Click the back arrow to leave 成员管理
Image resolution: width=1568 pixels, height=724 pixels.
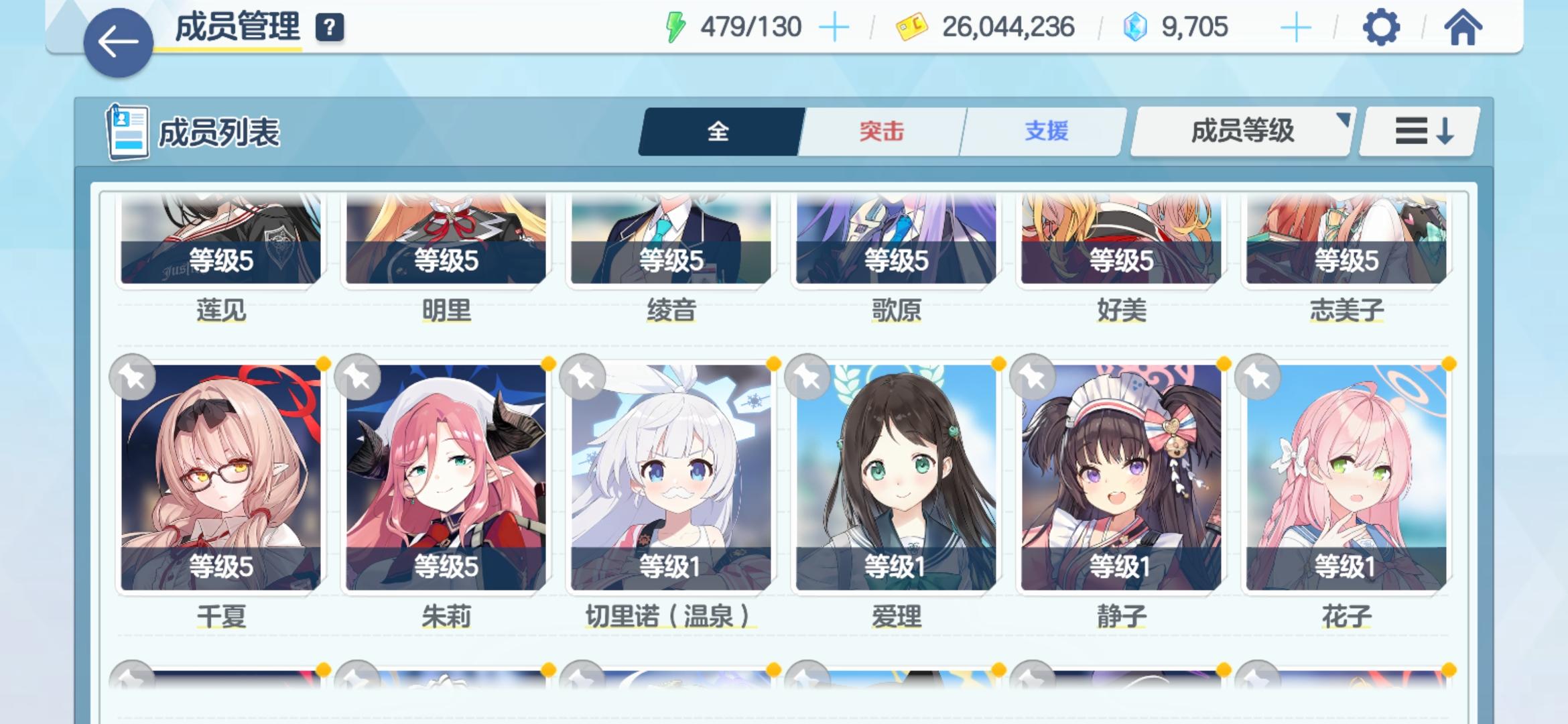[118, 42]
